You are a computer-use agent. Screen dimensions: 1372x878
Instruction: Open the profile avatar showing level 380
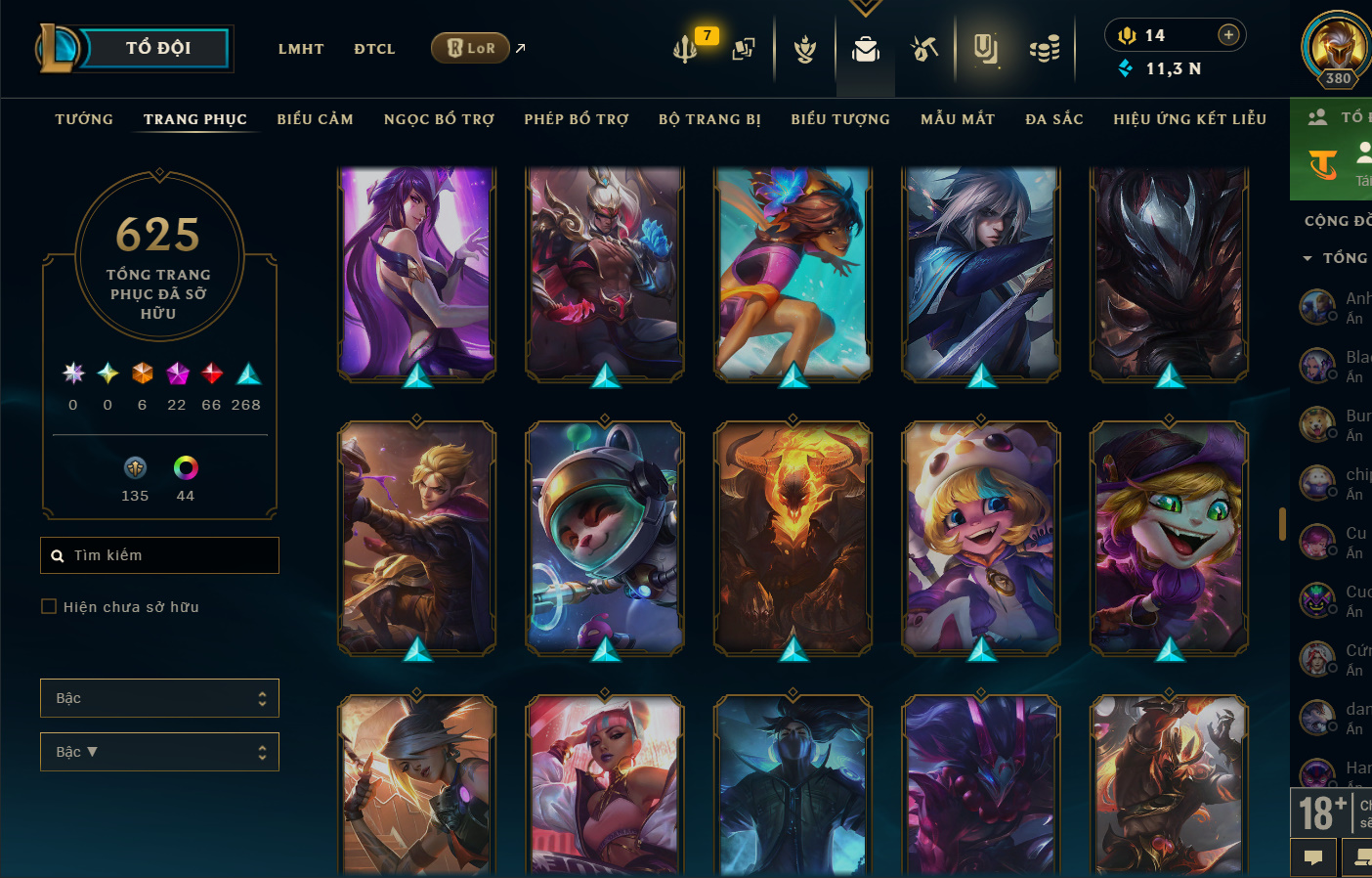click(1336, 47)
